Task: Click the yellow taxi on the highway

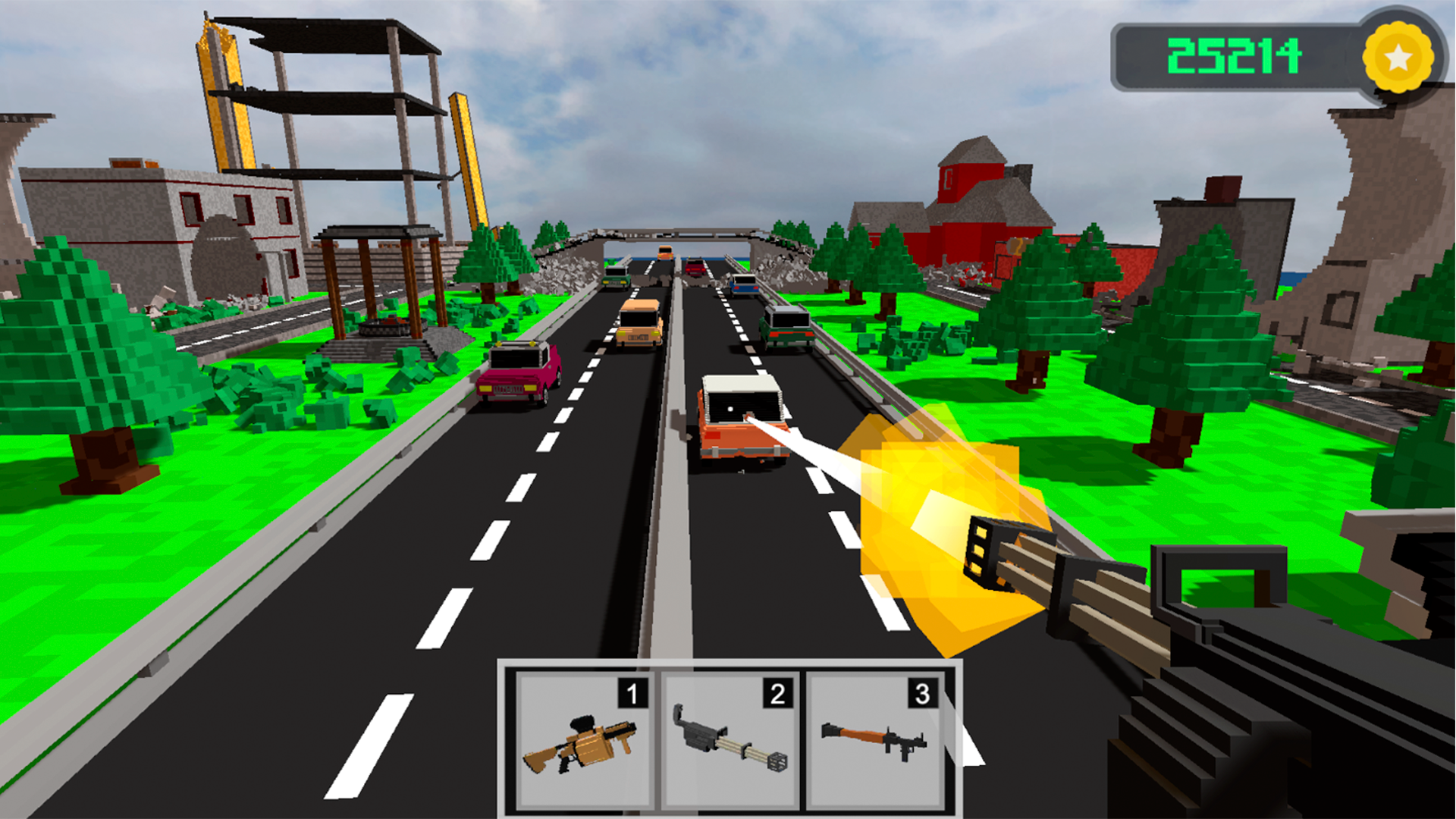Action: [x=637, y=322]
